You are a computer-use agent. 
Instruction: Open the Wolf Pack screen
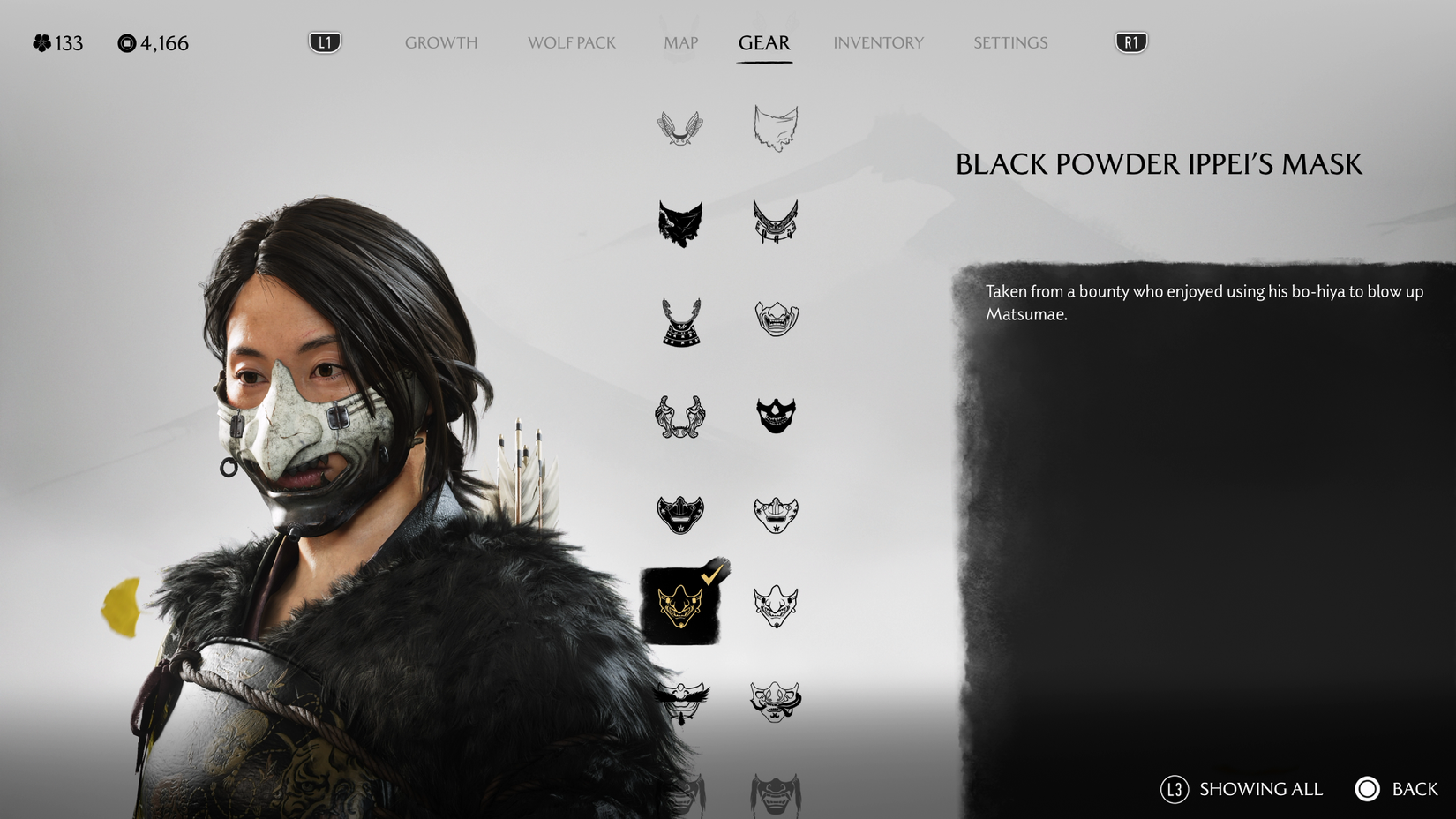[x=570, y=42]
